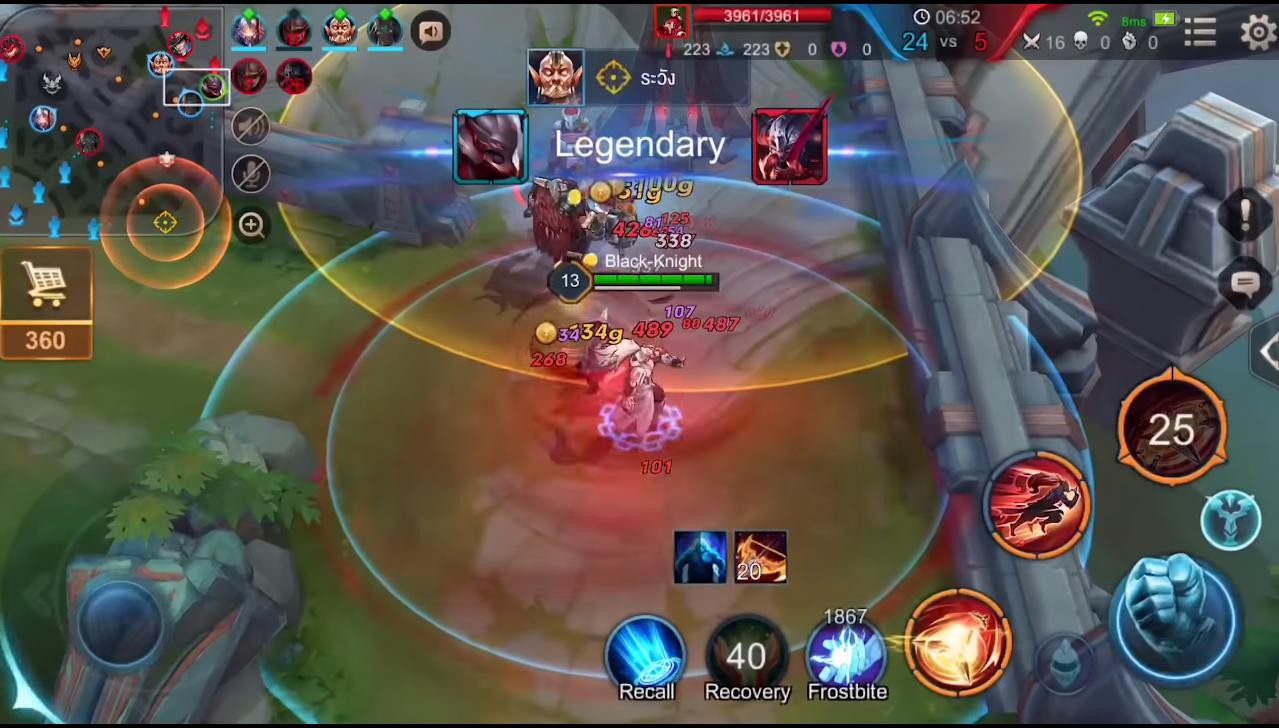The height and width of the screenshot is (728, 1279).
Task: Expand the side panel arrow on the right edge
Action: click(x=1267, y=351)
